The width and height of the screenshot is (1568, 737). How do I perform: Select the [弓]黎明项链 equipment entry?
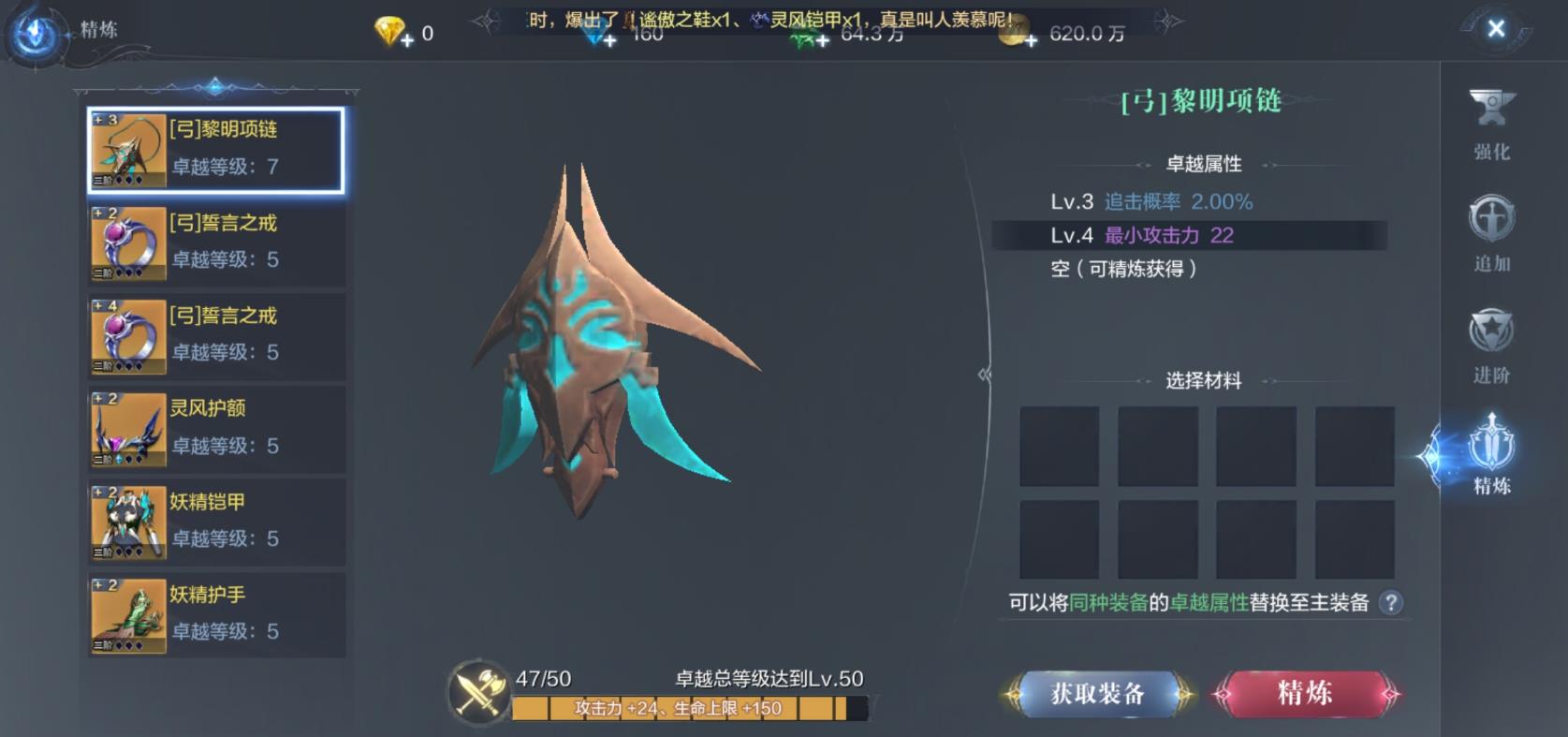click(x=215, y=152)
